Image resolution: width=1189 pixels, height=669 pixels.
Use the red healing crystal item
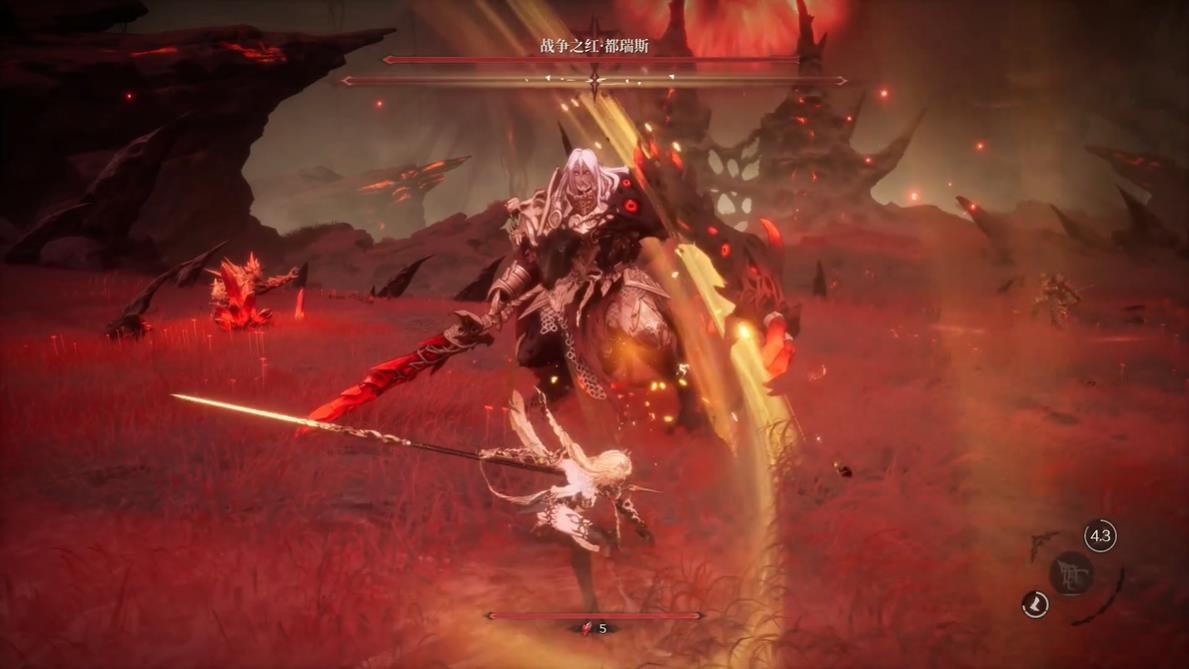[587, 628]
